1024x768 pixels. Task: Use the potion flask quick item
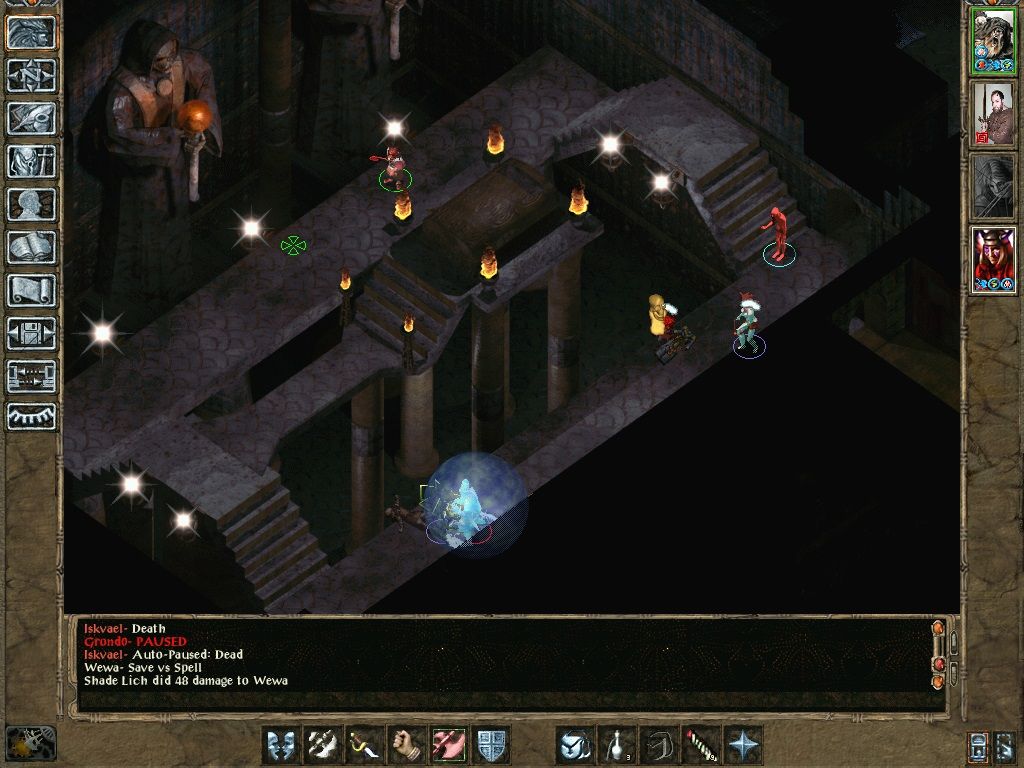[617, 745]
